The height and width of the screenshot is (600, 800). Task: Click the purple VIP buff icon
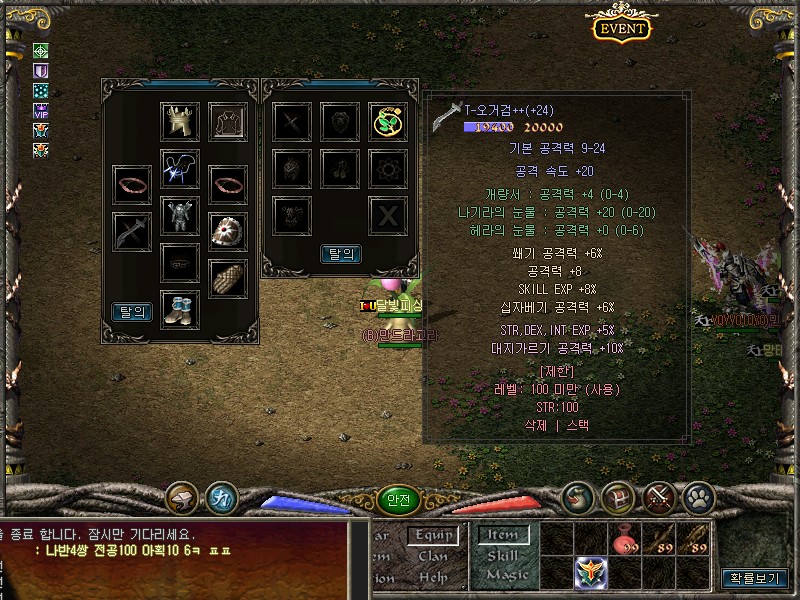click(x=41, y=110)
